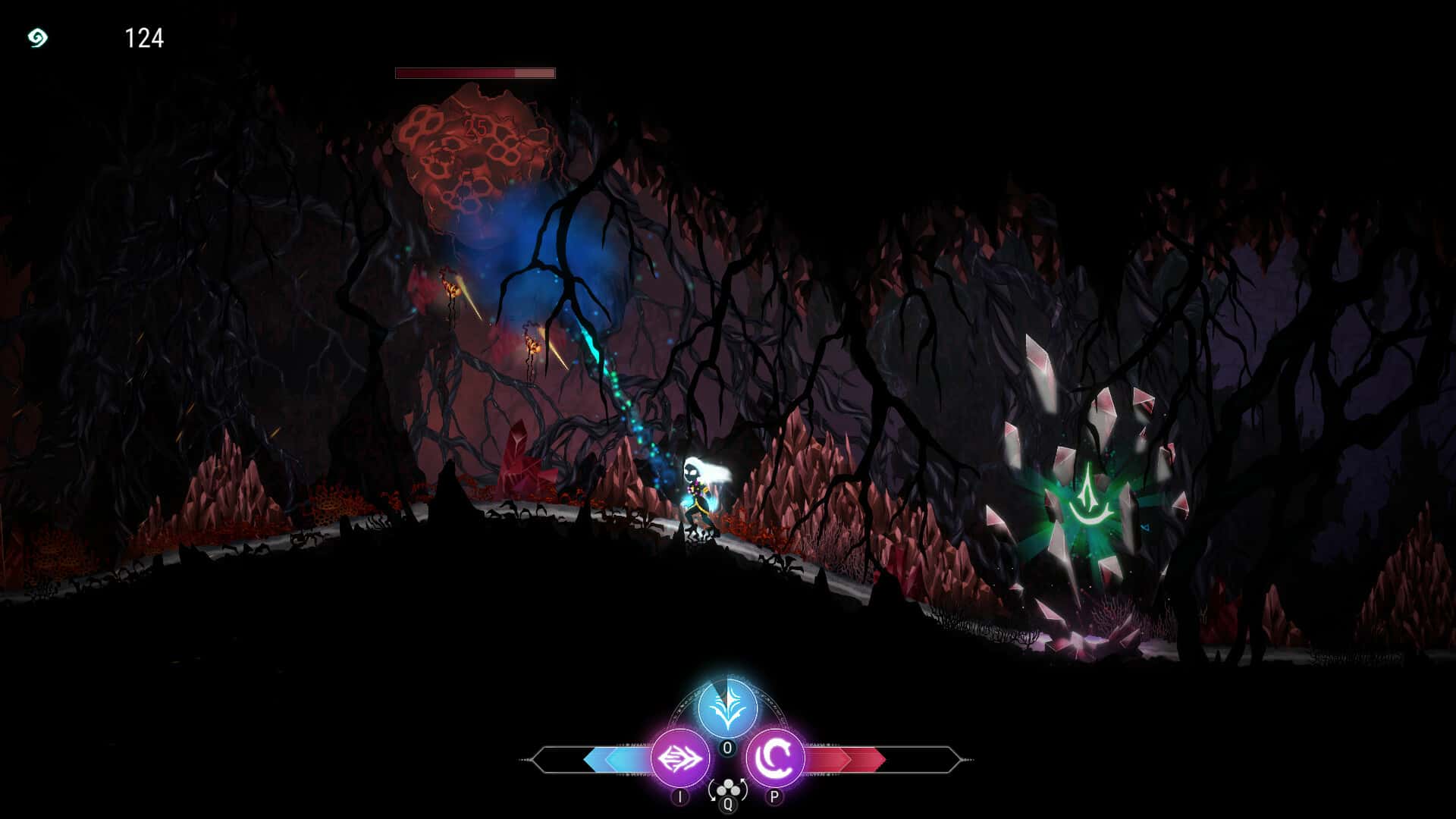
Task: Click the I keybind badge
Action: (x=679, y=796)
